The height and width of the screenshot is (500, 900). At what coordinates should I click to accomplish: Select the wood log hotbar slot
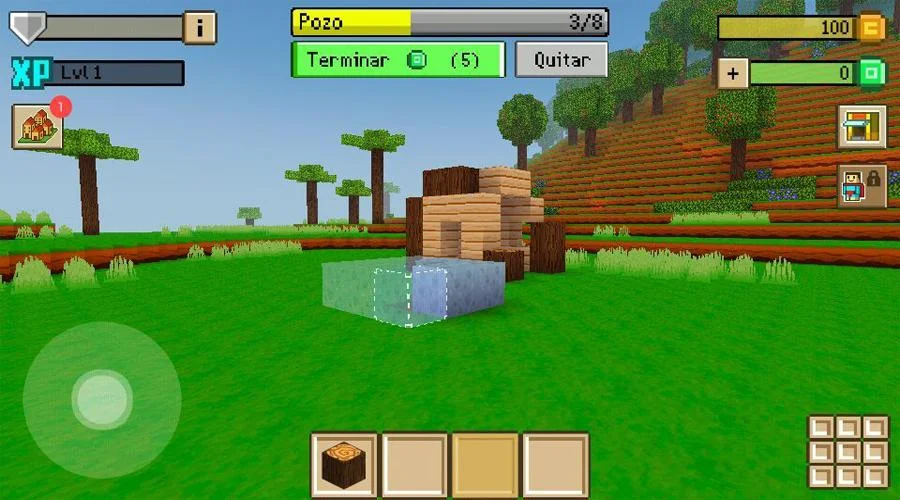click(344, 465)
